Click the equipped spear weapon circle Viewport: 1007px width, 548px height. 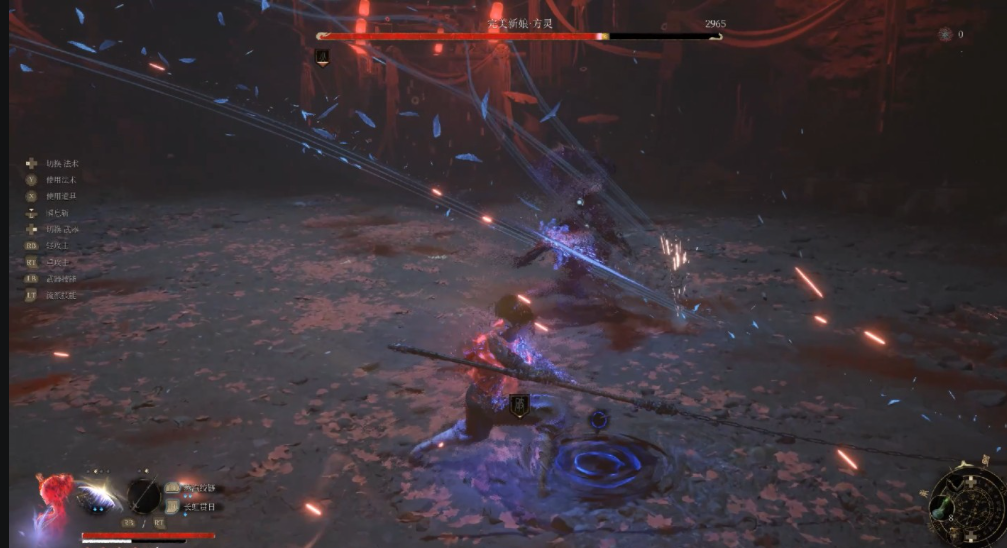point(144,495)
